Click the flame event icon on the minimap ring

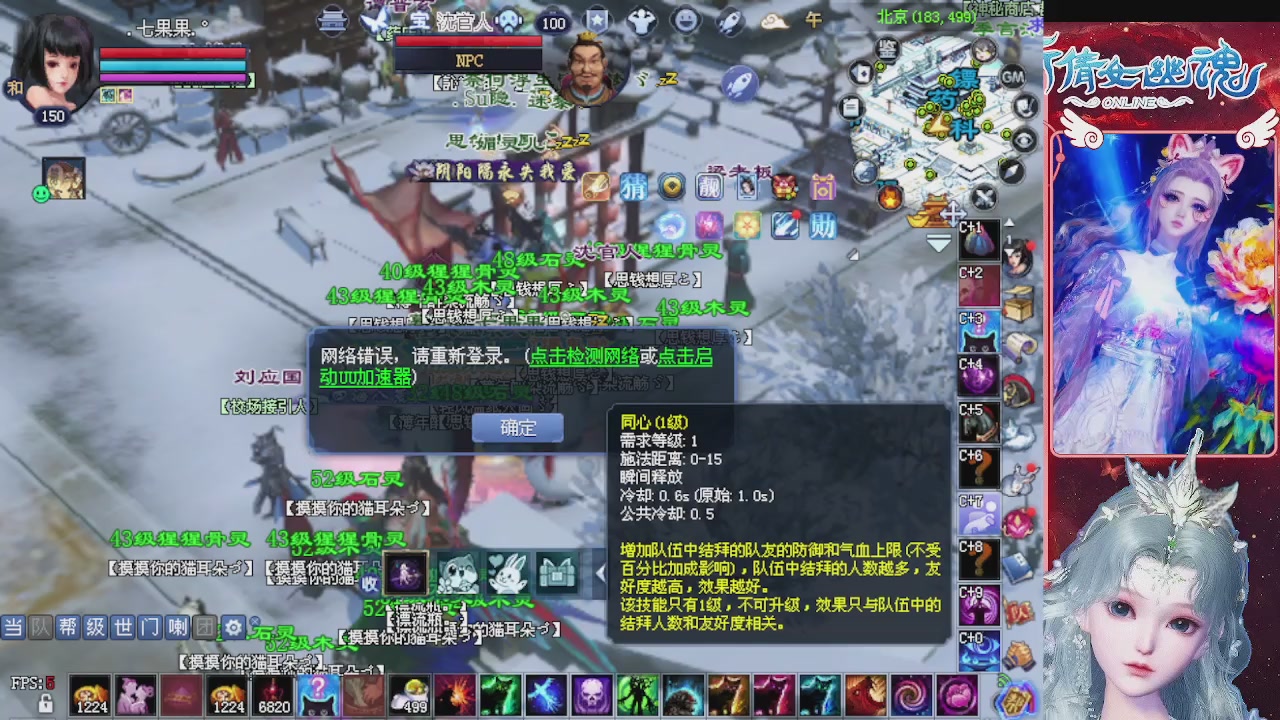pyautogui.click(x=890, y=196)
